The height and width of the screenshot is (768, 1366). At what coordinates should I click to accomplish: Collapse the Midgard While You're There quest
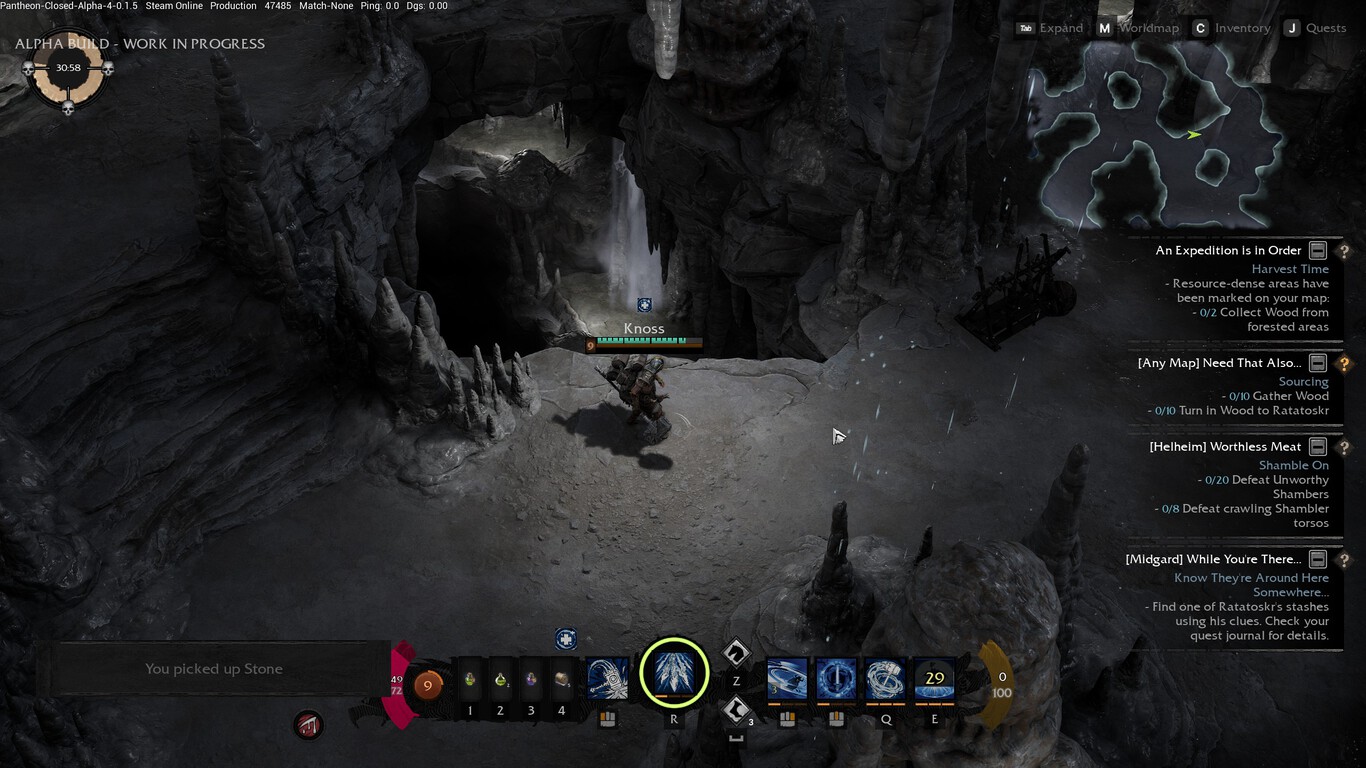point(1318,559)
